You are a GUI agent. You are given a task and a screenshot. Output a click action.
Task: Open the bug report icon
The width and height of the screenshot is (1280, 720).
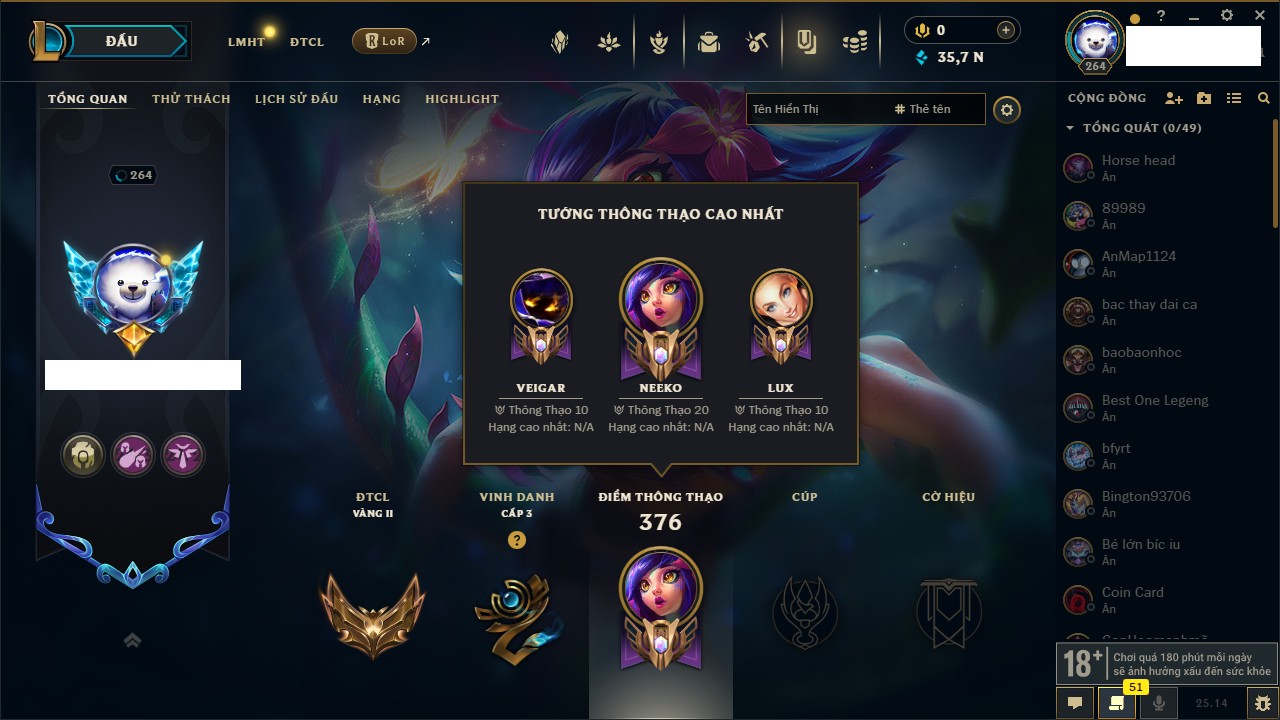point(1262,703)
